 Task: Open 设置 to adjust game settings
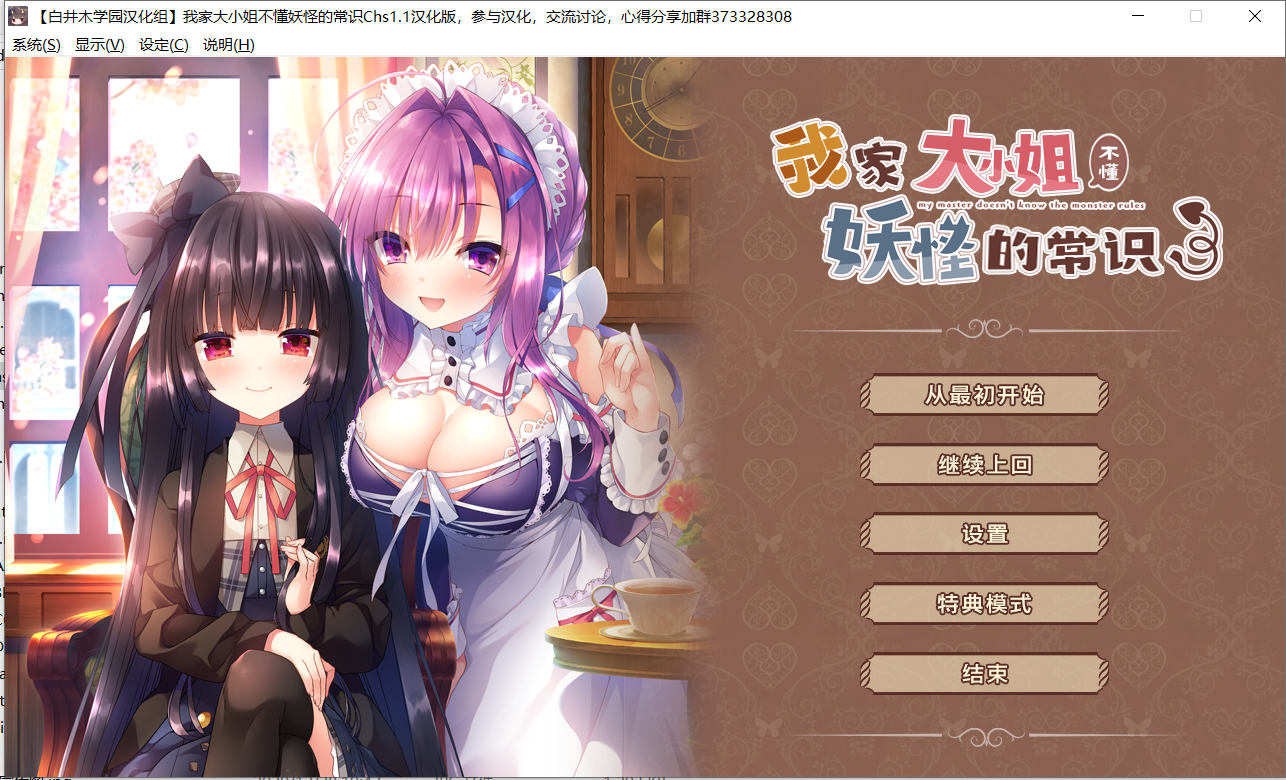pos(985,534)
